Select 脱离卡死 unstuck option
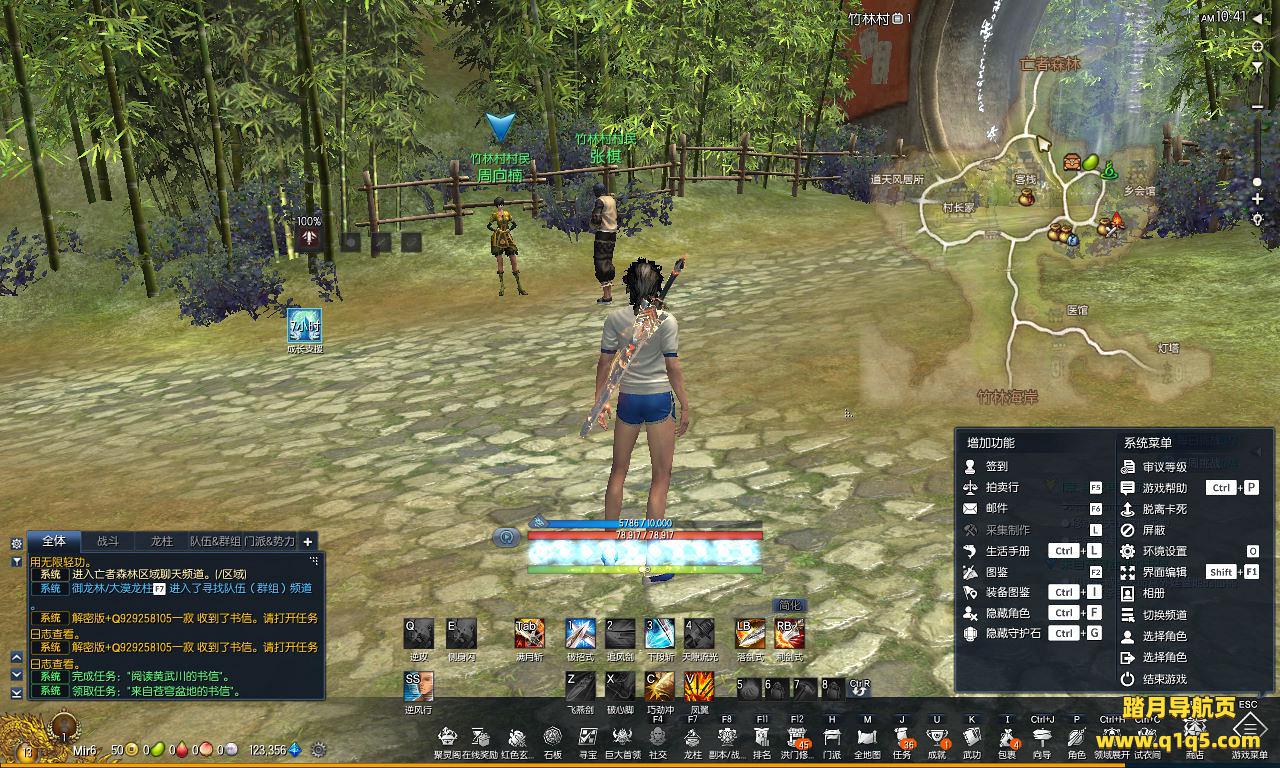This screenshot has height=768, width=1280. (x=1164, y=509)
